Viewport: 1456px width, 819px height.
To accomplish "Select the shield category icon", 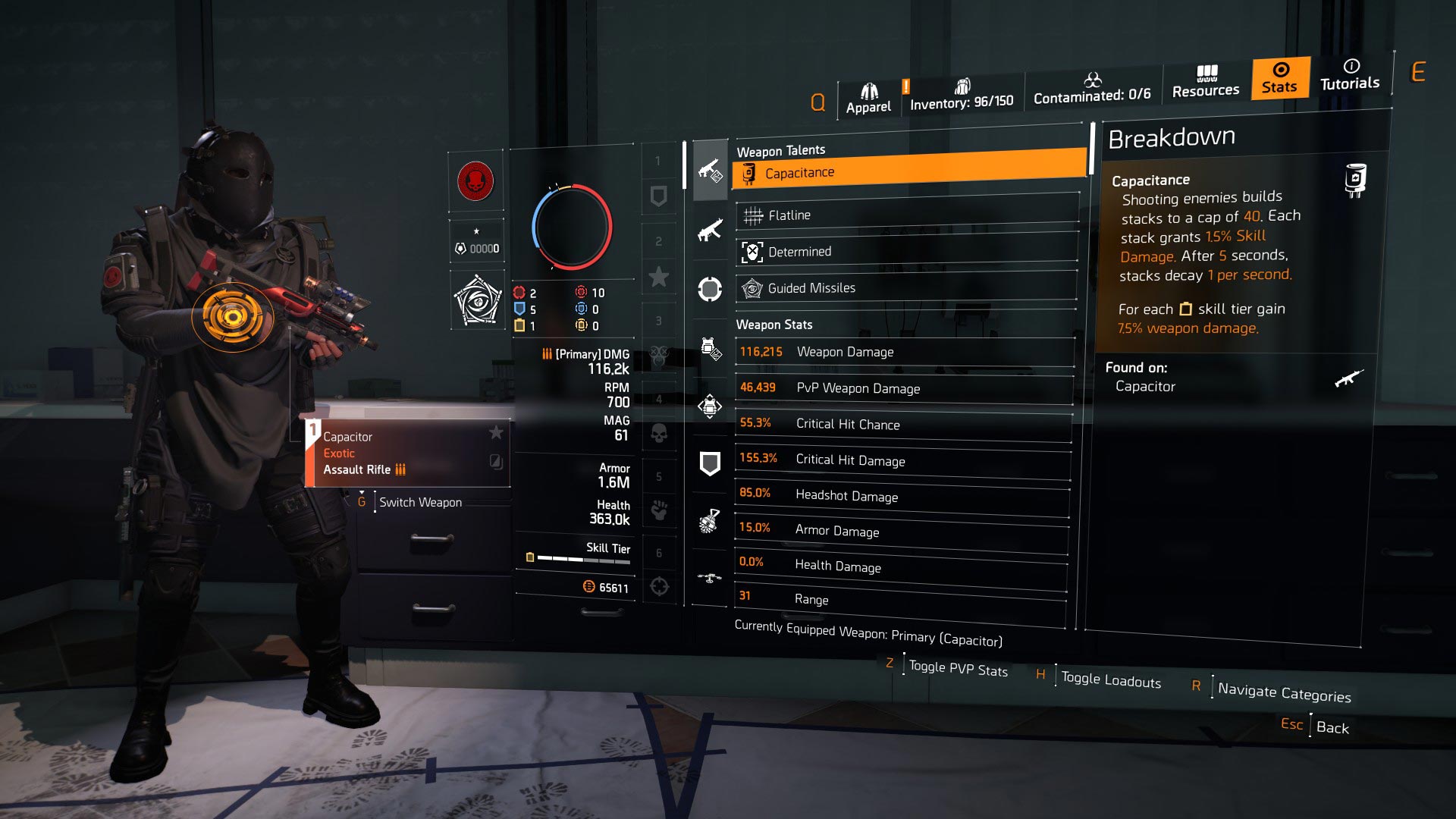I will [710, 463].
